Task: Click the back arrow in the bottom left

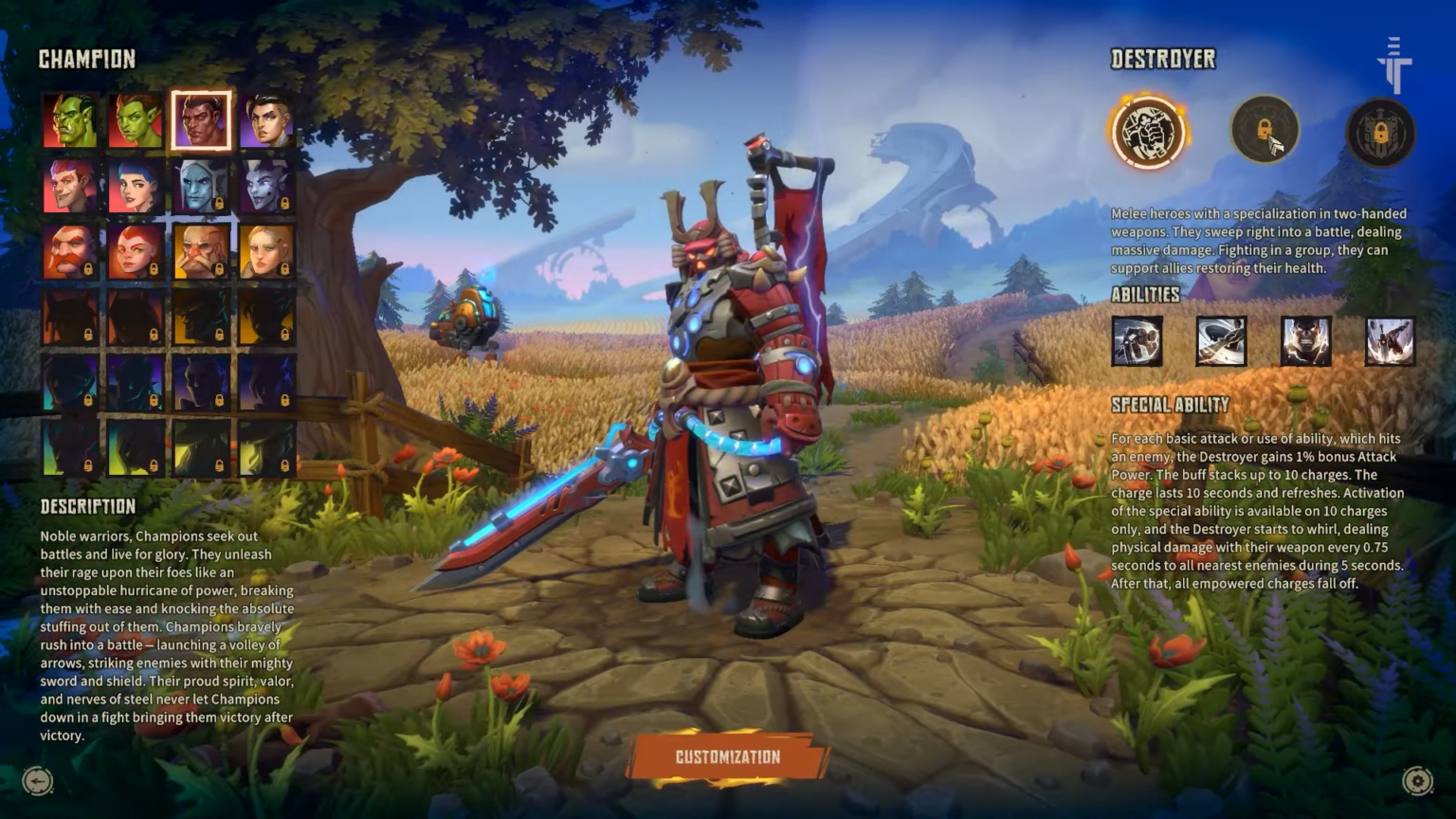Action: click(x=38, y=779)
